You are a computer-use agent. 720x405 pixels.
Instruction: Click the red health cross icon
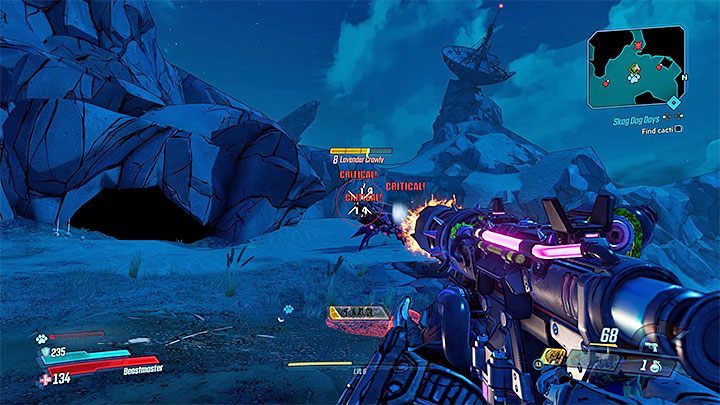click(x=43, y=377)
